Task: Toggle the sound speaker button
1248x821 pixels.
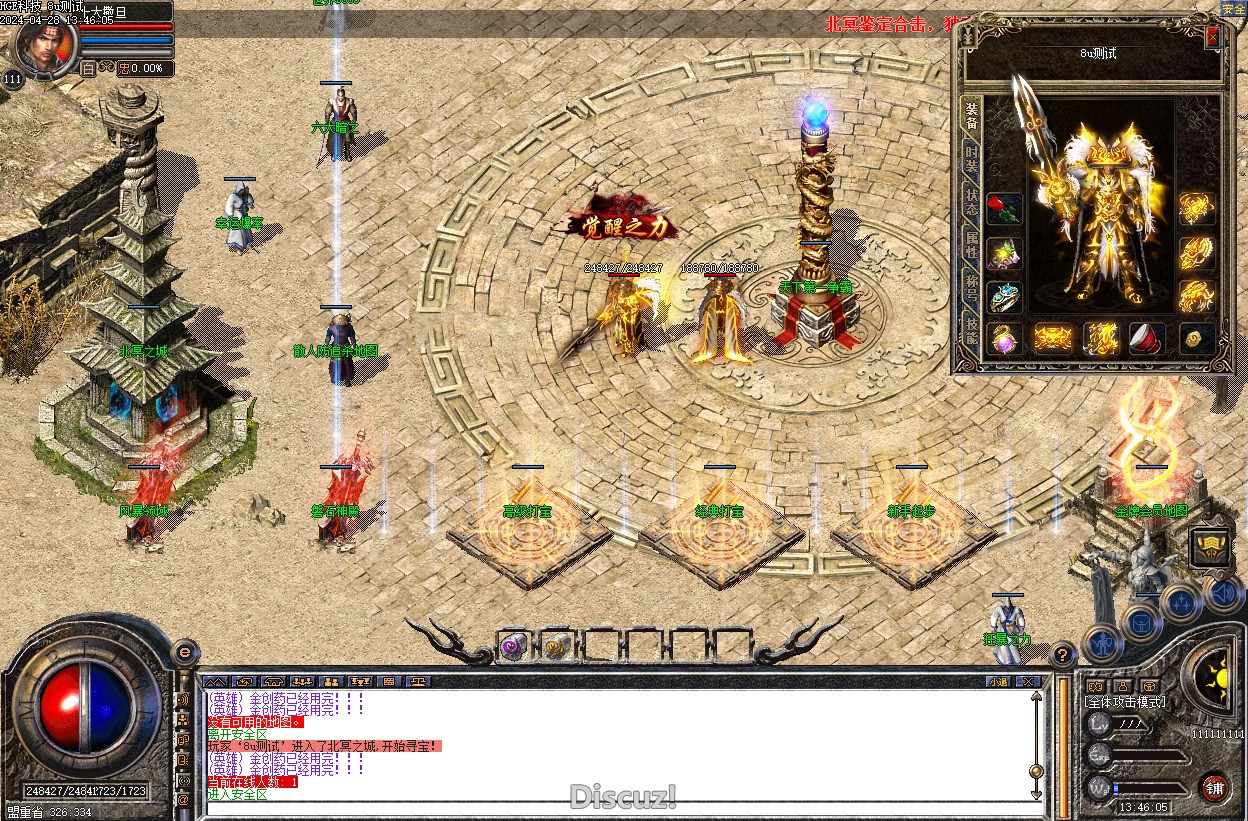Action: coord(1224,593)
